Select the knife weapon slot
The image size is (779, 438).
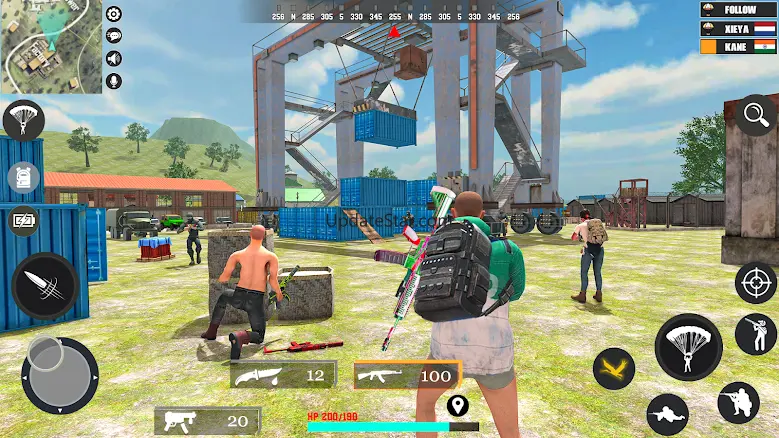(283, 375)
